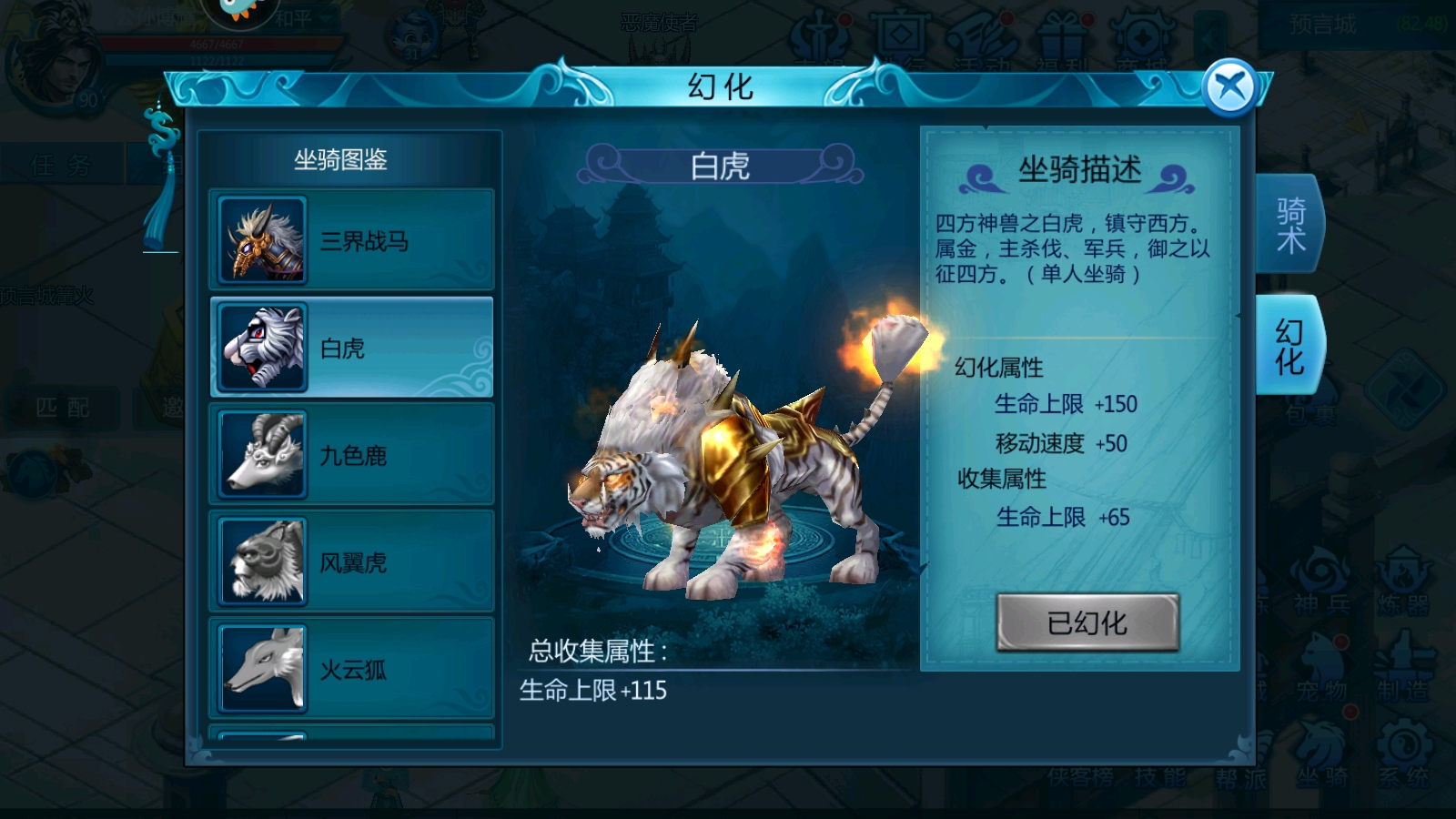Open the 炼器 (Forging) furnace icon
This screenshot has height=819, width=1456.
click(1401, 573)
